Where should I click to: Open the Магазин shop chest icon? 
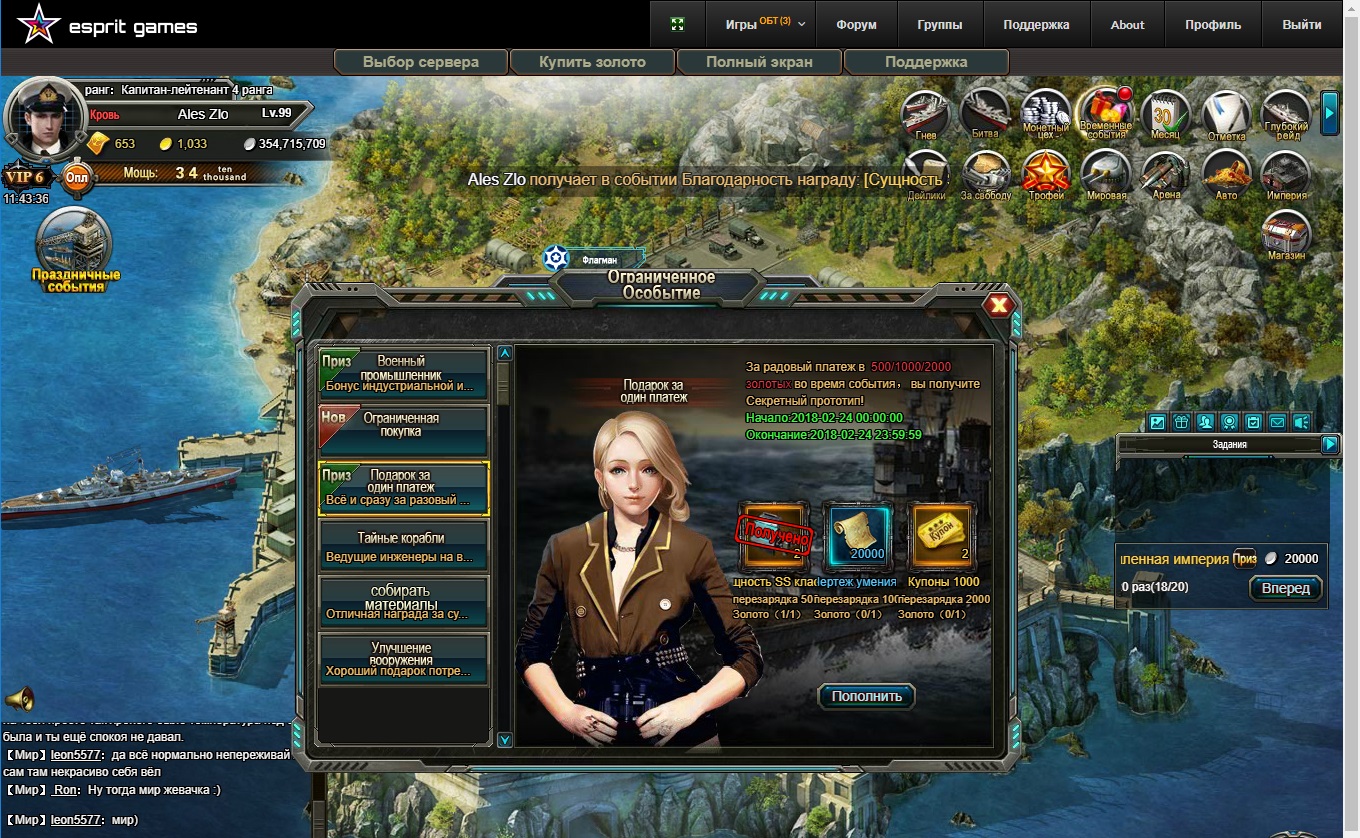click(1286, 236)
